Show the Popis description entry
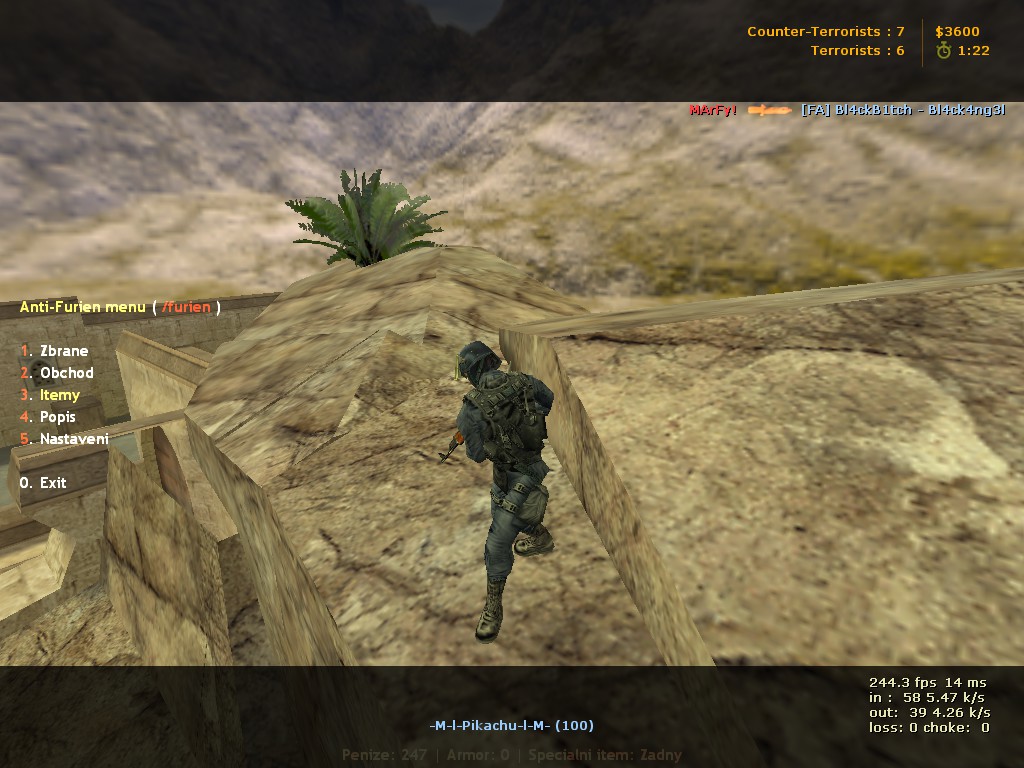The width and height of the screenshot is (1024, 768). (x=57, y=417)
